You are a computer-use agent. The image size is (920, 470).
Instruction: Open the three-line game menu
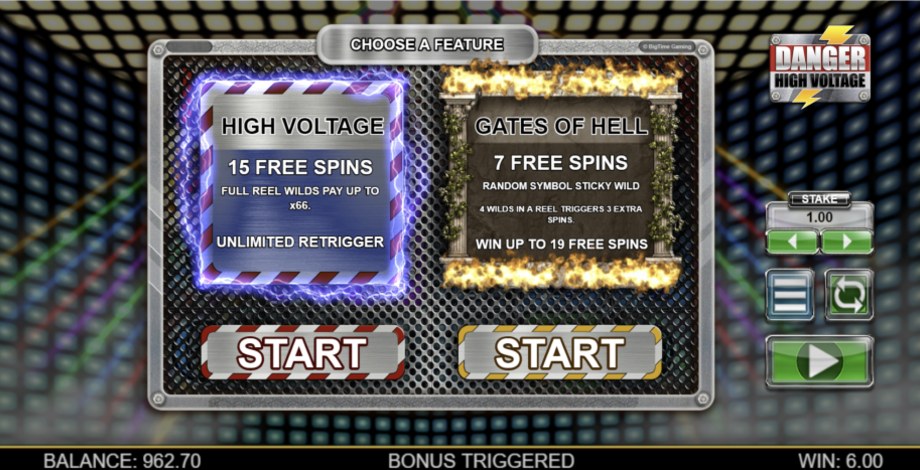pyautogui.click(x=790, y=295)
